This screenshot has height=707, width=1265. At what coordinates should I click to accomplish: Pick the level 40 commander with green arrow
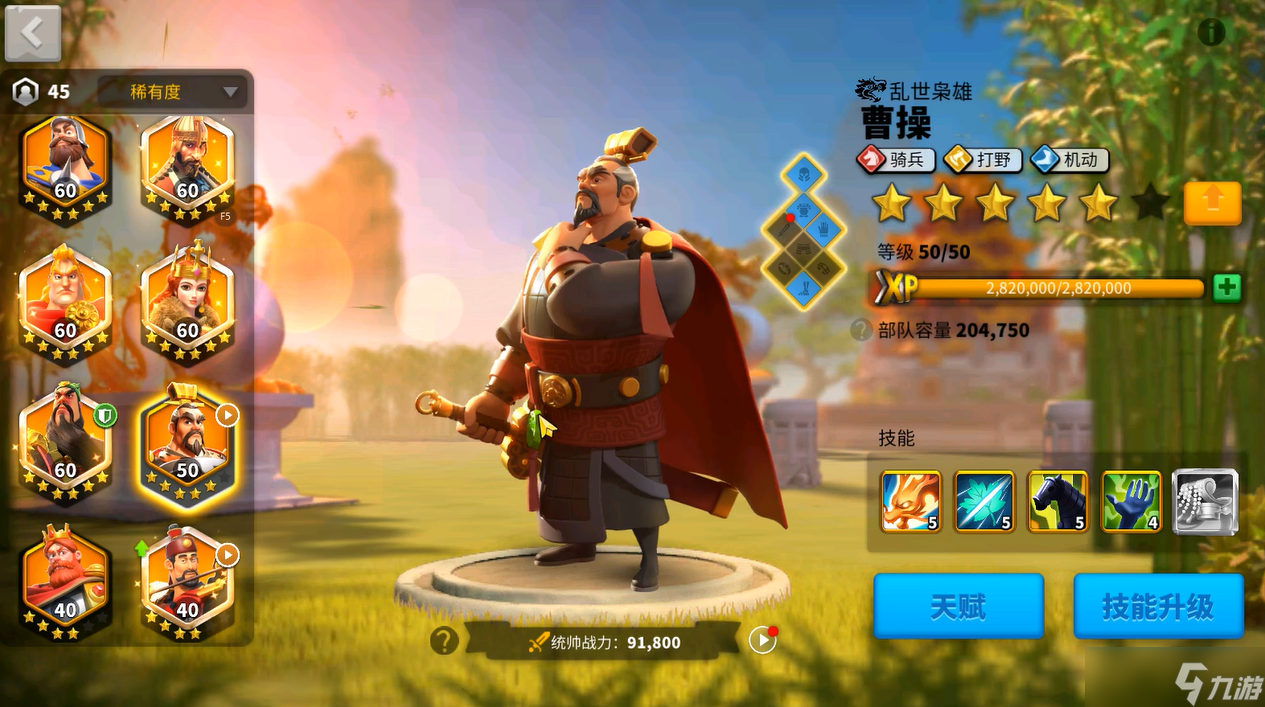pyautogui.click(x=187, y=584)
